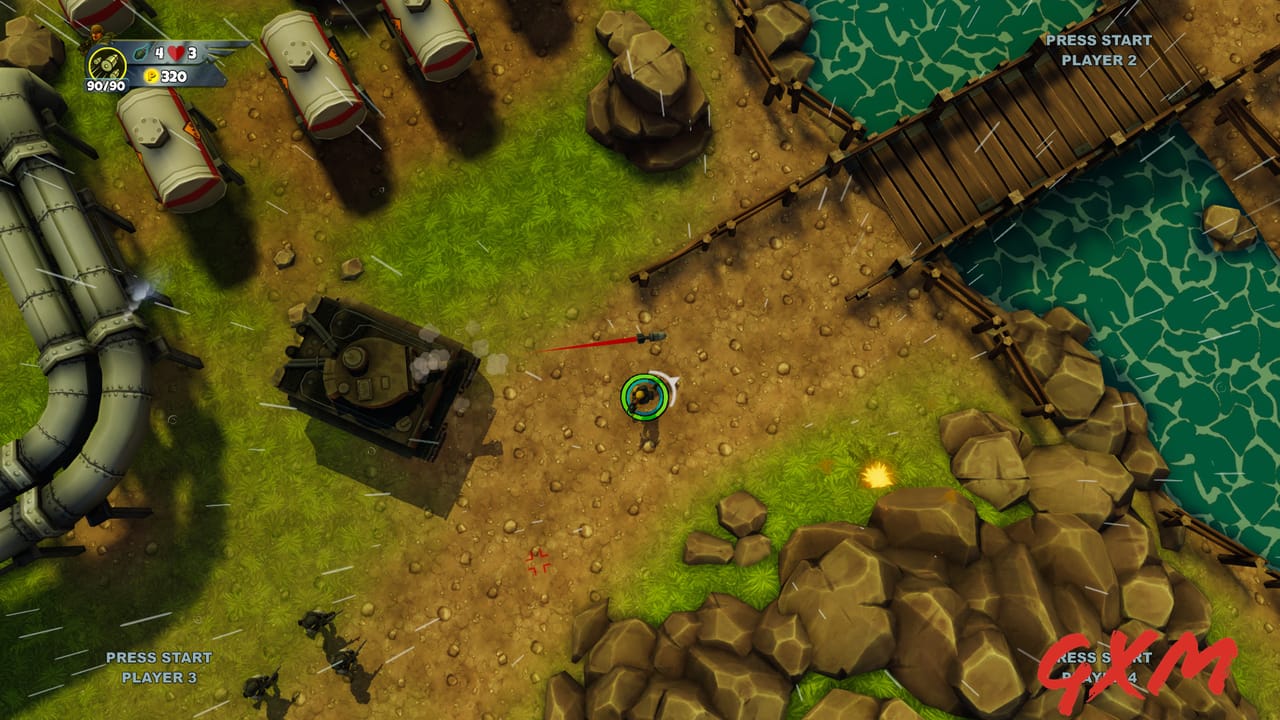1280x720 pixels.
Task: Click the glowing coin pickup near the rocks
Action: click(875, 478)
